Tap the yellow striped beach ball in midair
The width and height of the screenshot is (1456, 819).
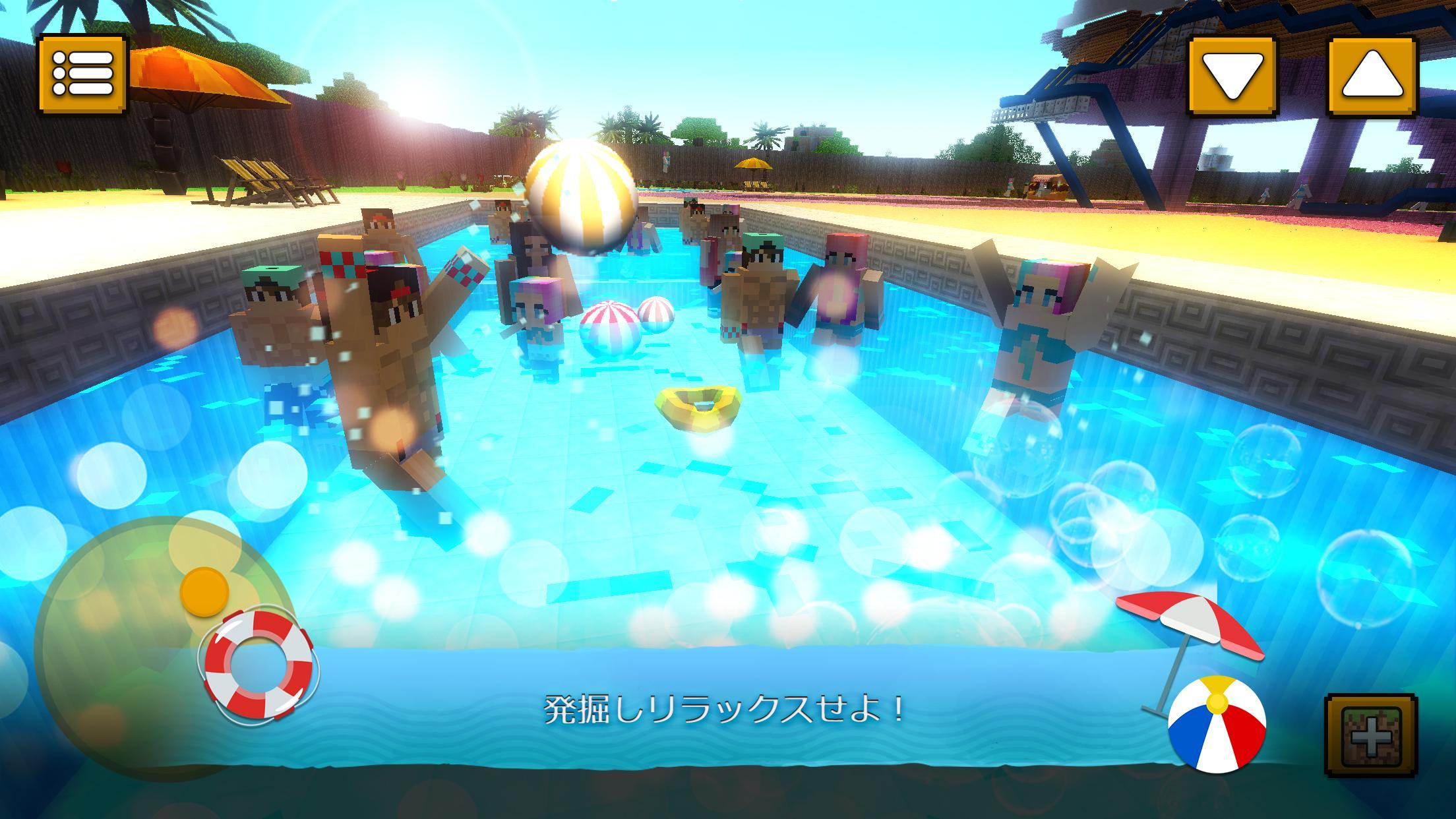point(579,197)
